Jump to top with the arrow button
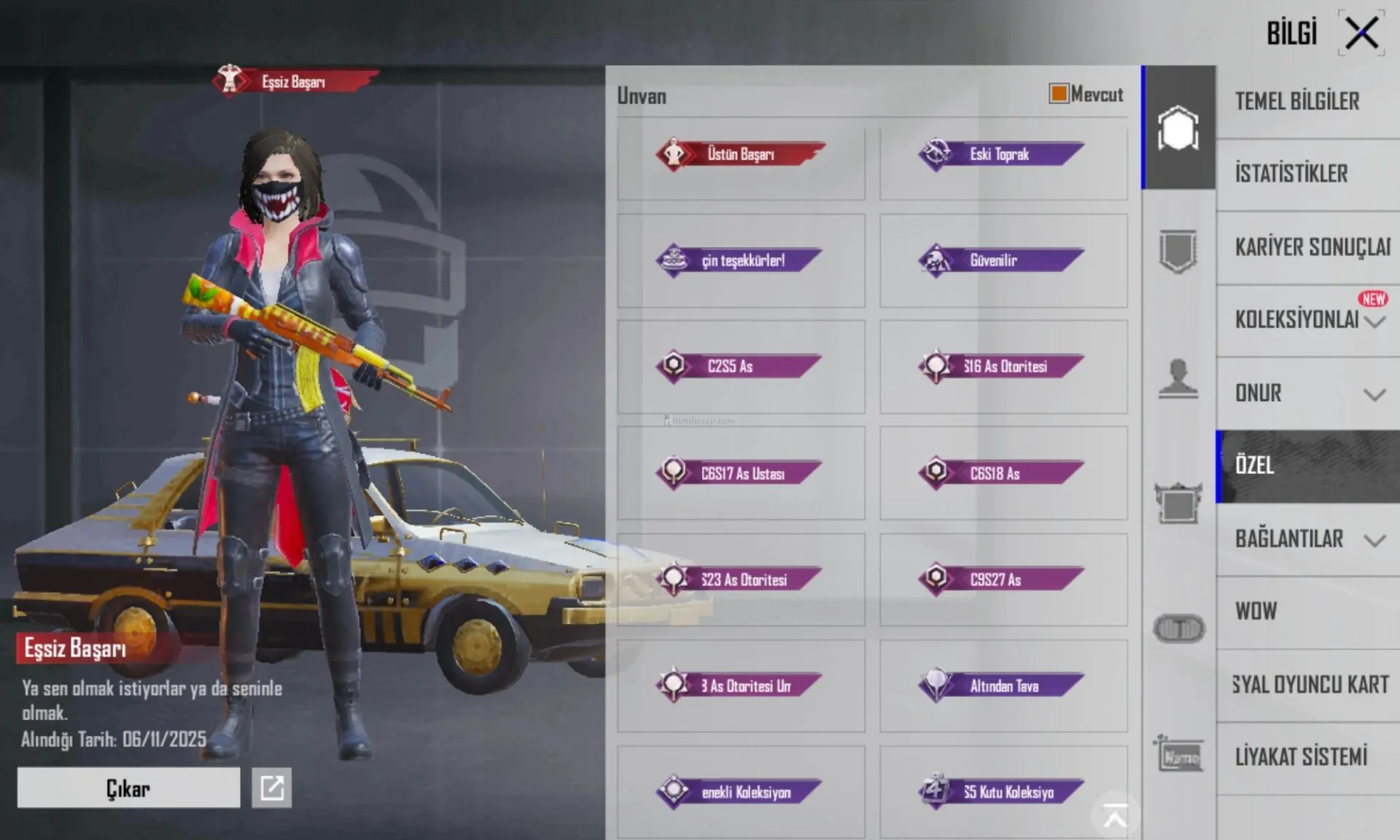1400x840 pixels. [1115, 815]
